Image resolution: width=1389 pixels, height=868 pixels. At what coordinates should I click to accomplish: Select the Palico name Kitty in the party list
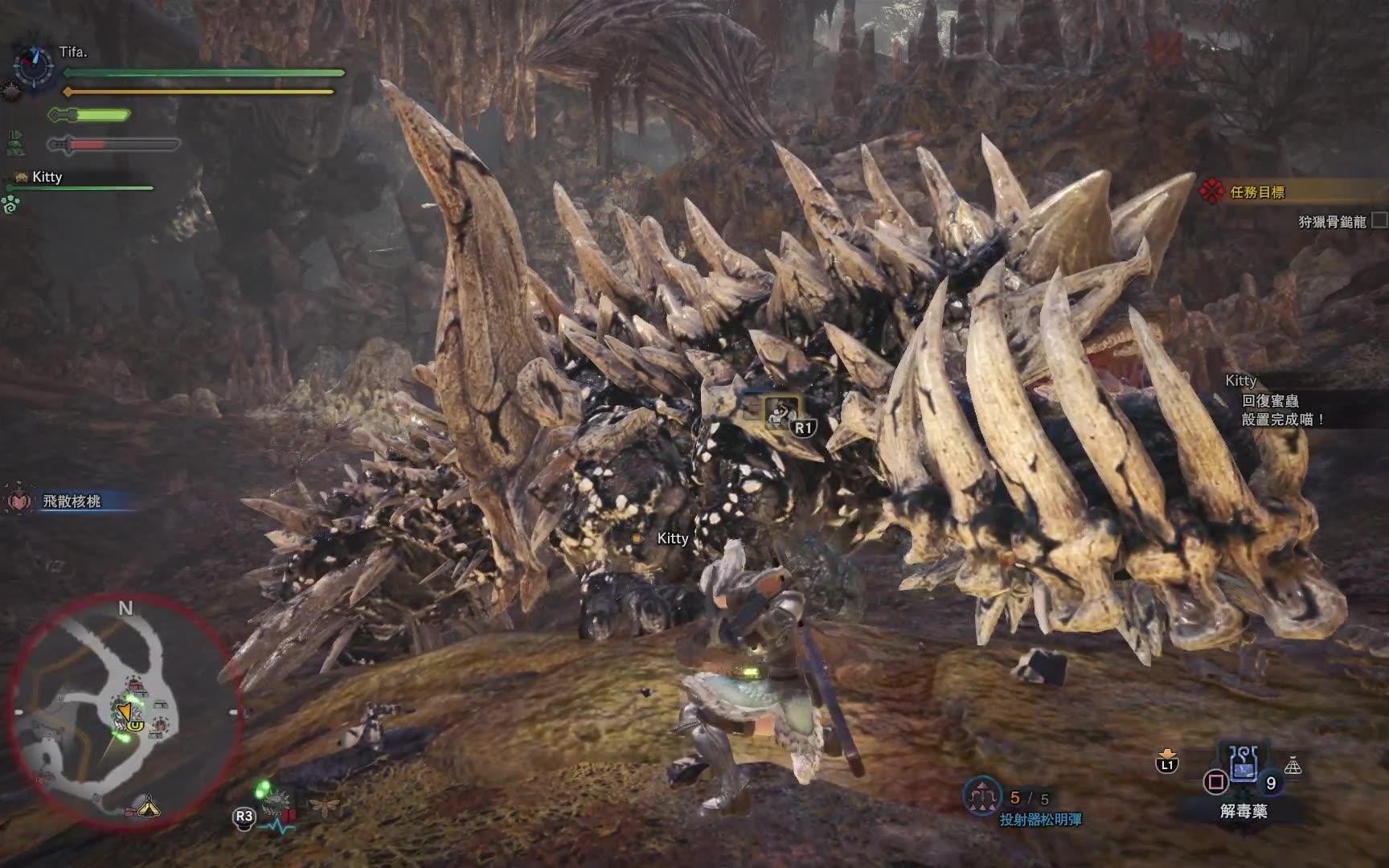pyautogui.click(x=47, y=177)
